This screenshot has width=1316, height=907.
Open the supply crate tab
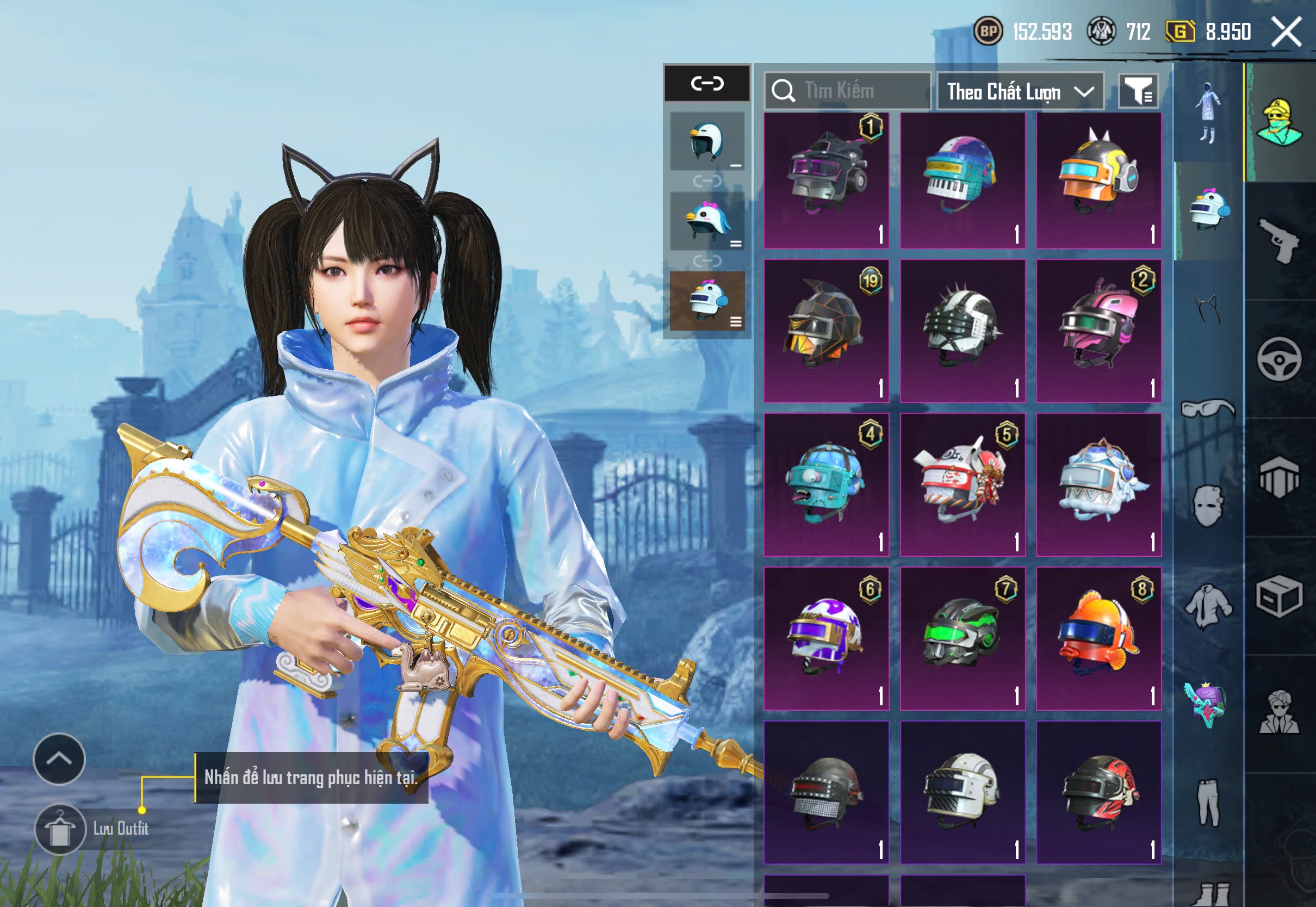coord(1279,595)
